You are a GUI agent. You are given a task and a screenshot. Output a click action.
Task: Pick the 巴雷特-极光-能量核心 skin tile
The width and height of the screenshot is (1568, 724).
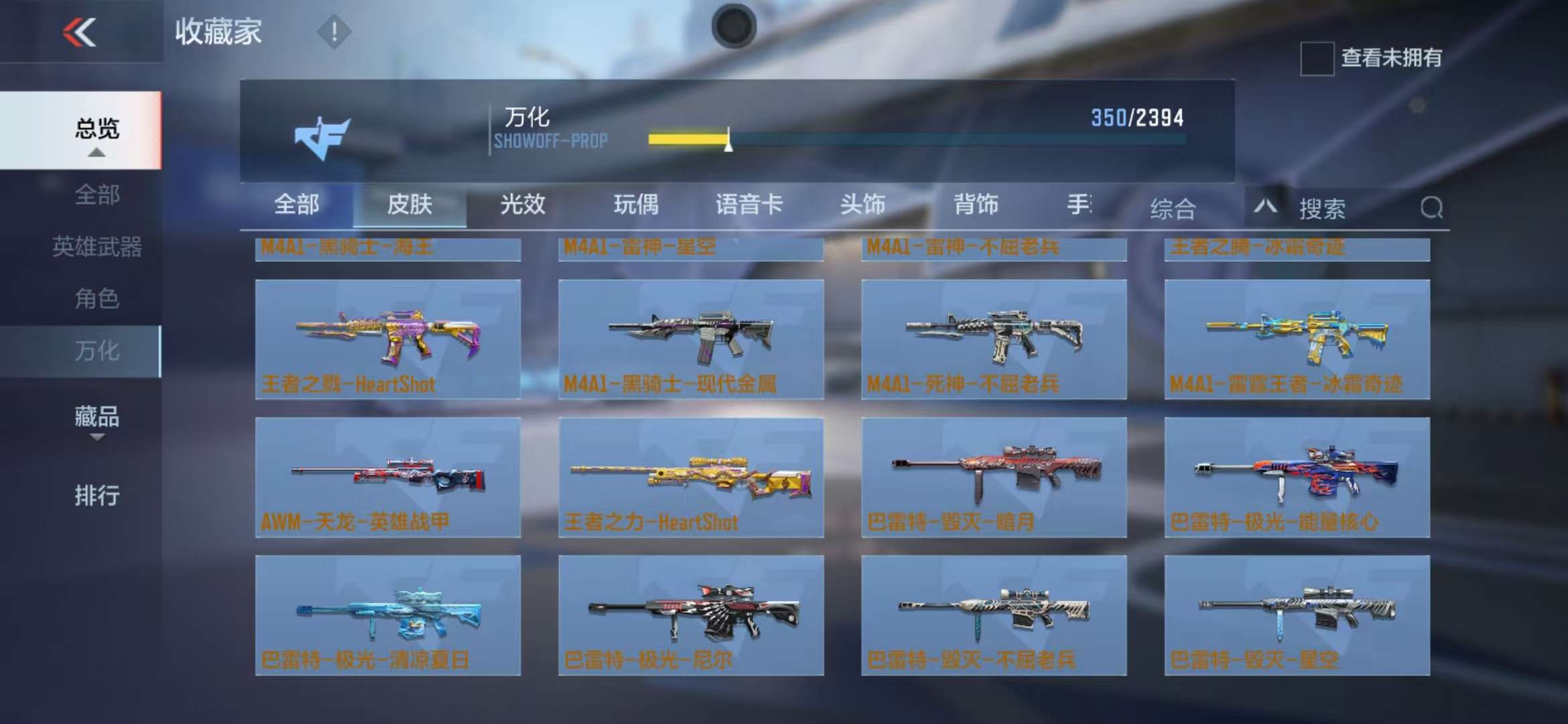tap(1297, 477)
